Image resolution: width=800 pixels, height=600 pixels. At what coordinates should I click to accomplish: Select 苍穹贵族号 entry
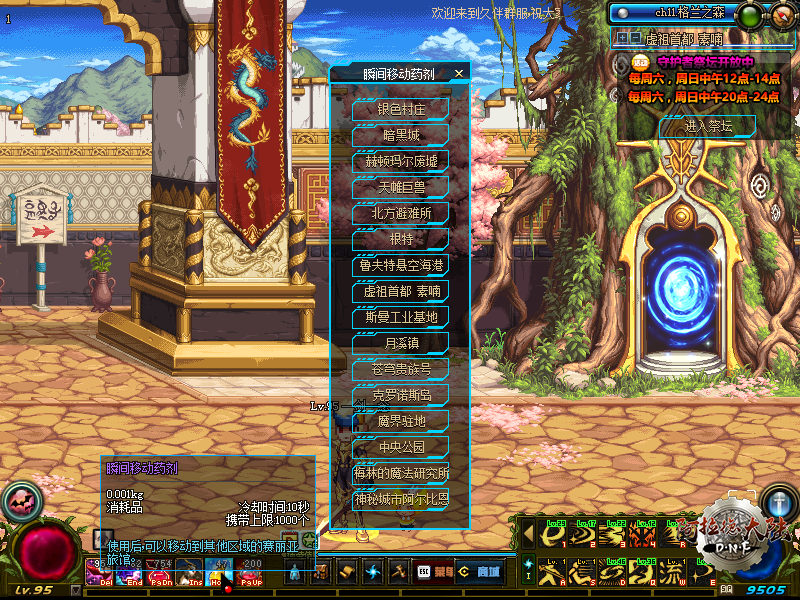point(401,369)
